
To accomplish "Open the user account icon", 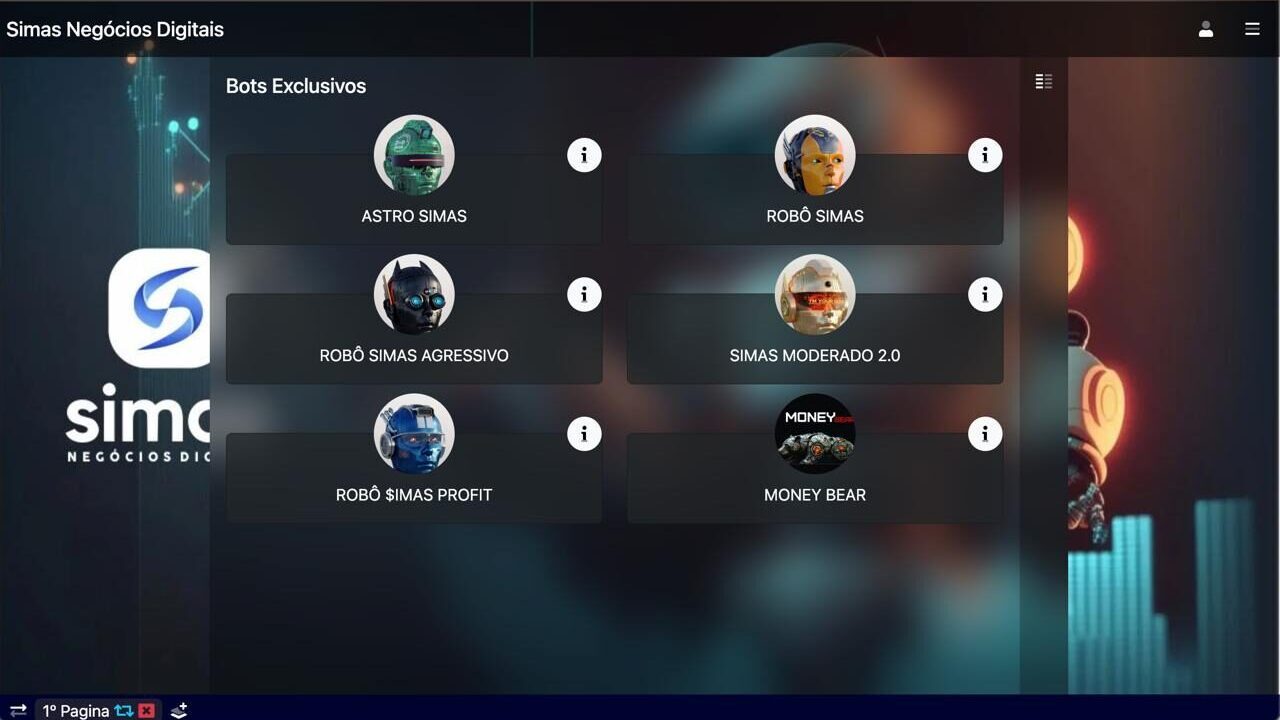I will 1206,29.
